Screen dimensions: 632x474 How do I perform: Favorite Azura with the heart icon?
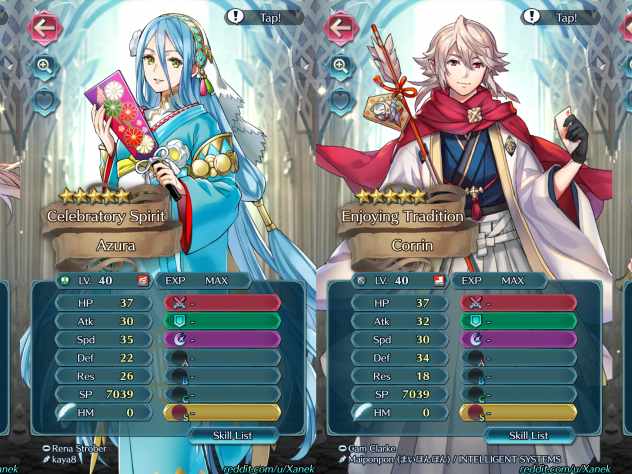point(44,99)
